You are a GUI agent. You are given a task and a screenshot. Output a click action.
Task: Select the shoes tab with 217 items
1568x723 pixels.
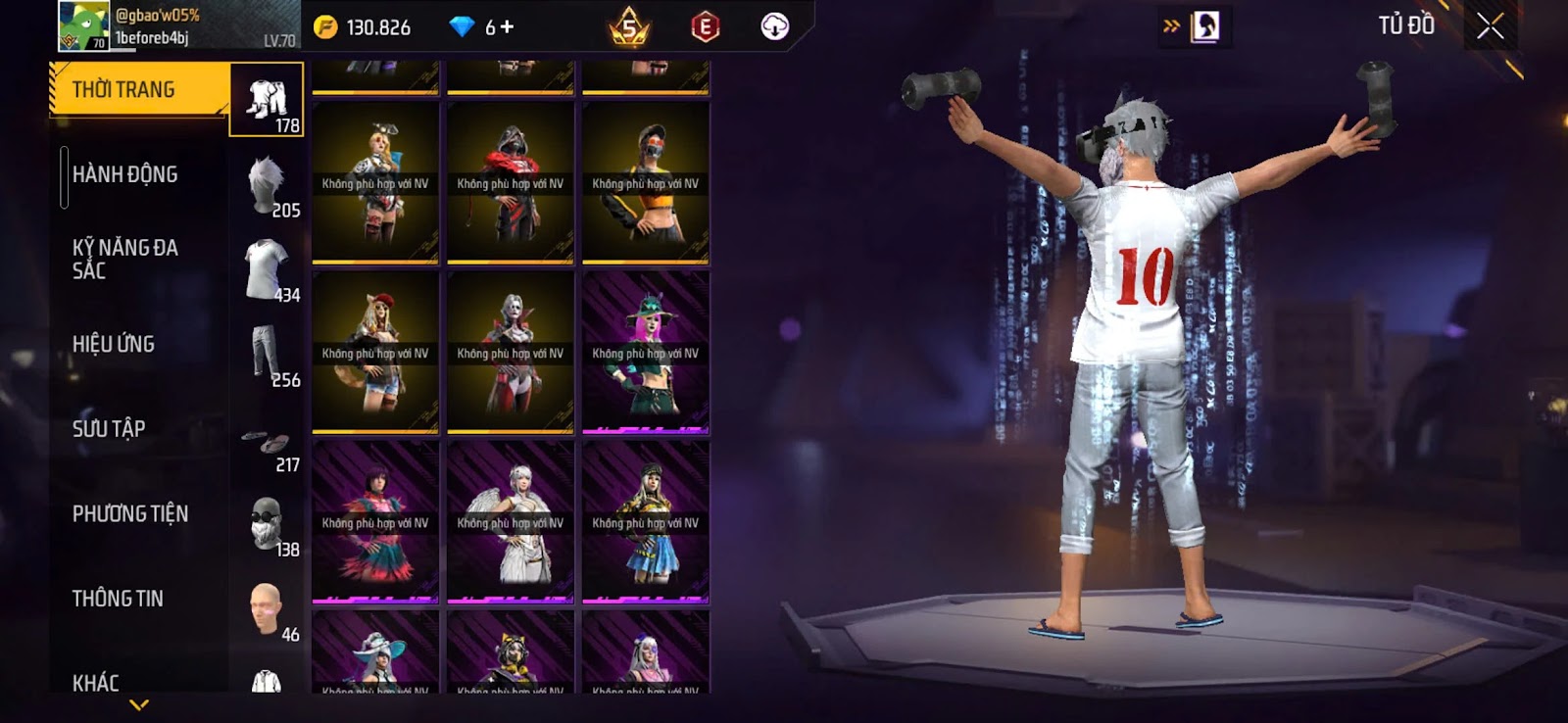pos(267,446)
